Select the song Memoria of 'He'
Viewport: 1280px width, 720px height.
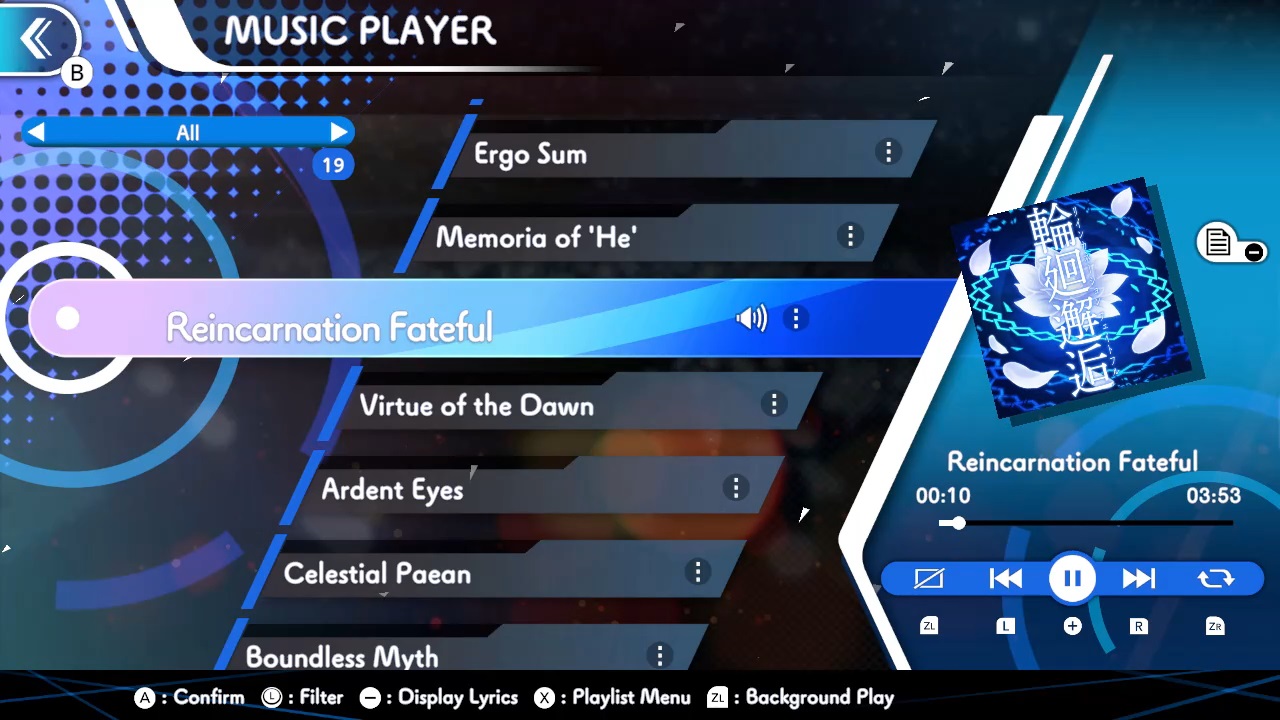click(x=535, y=237)
